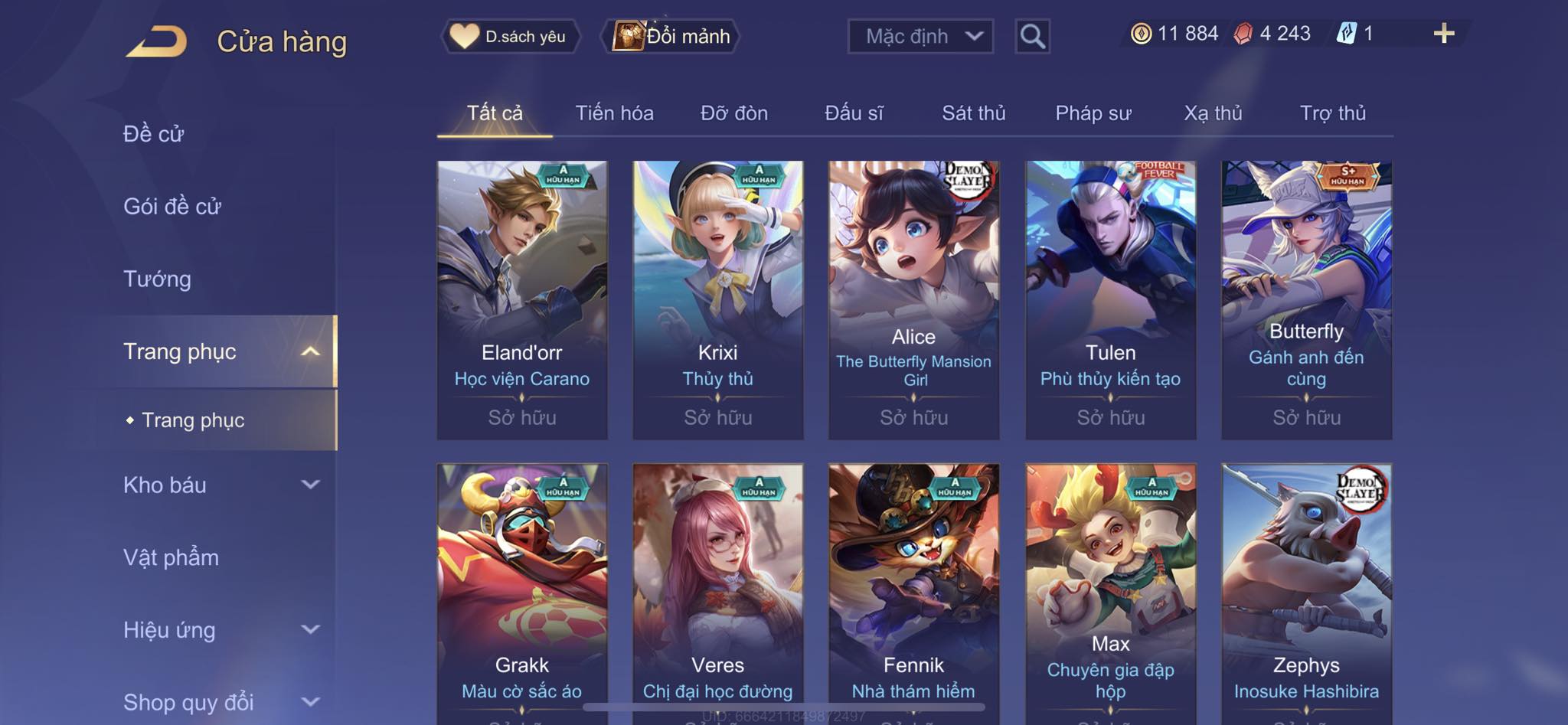Click the magnifying glass search button
This screenshot has height=725, width=1568.
(1032, 36)
